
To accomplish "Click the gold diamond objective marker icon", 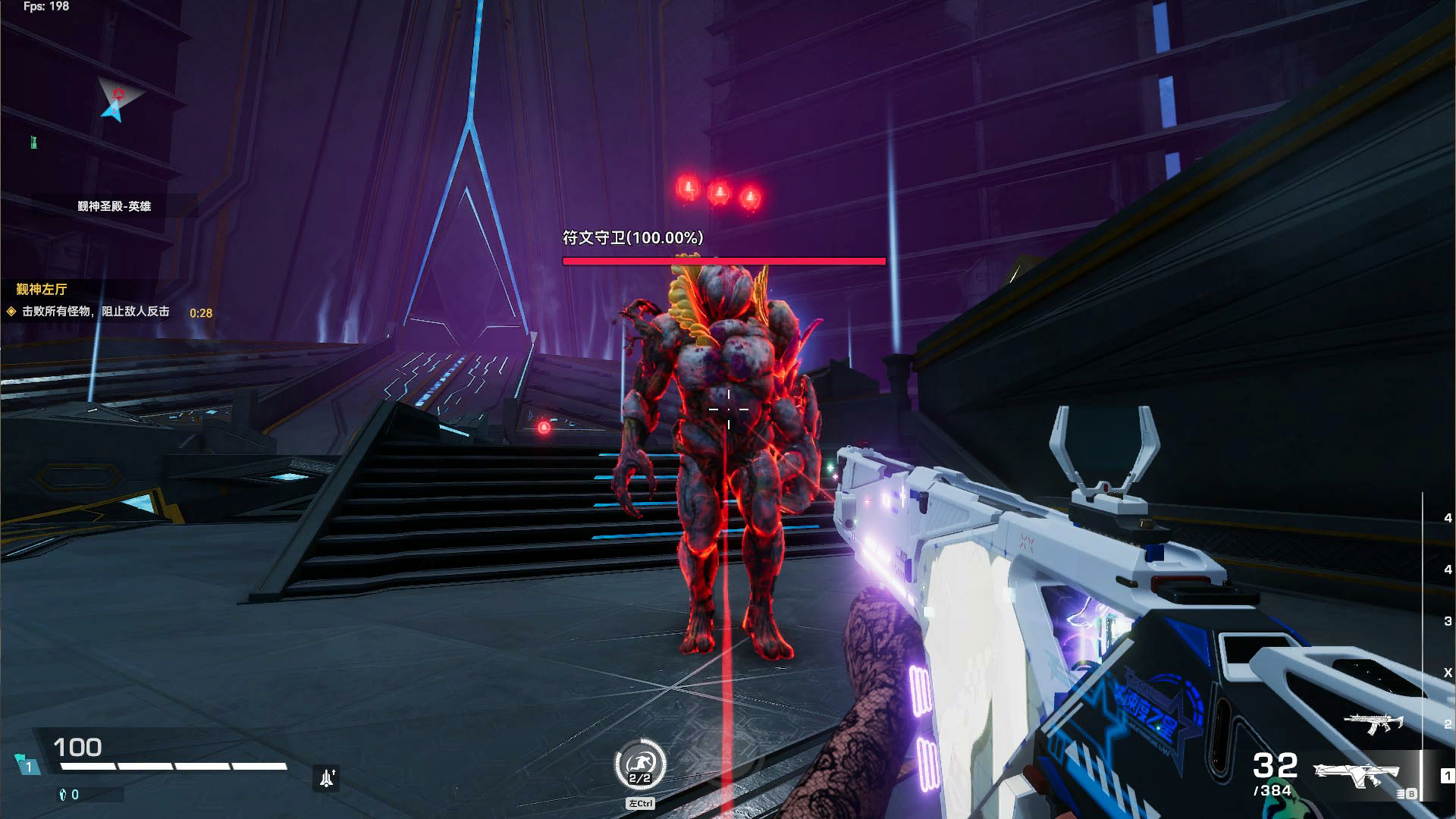I will pos(12,312).
